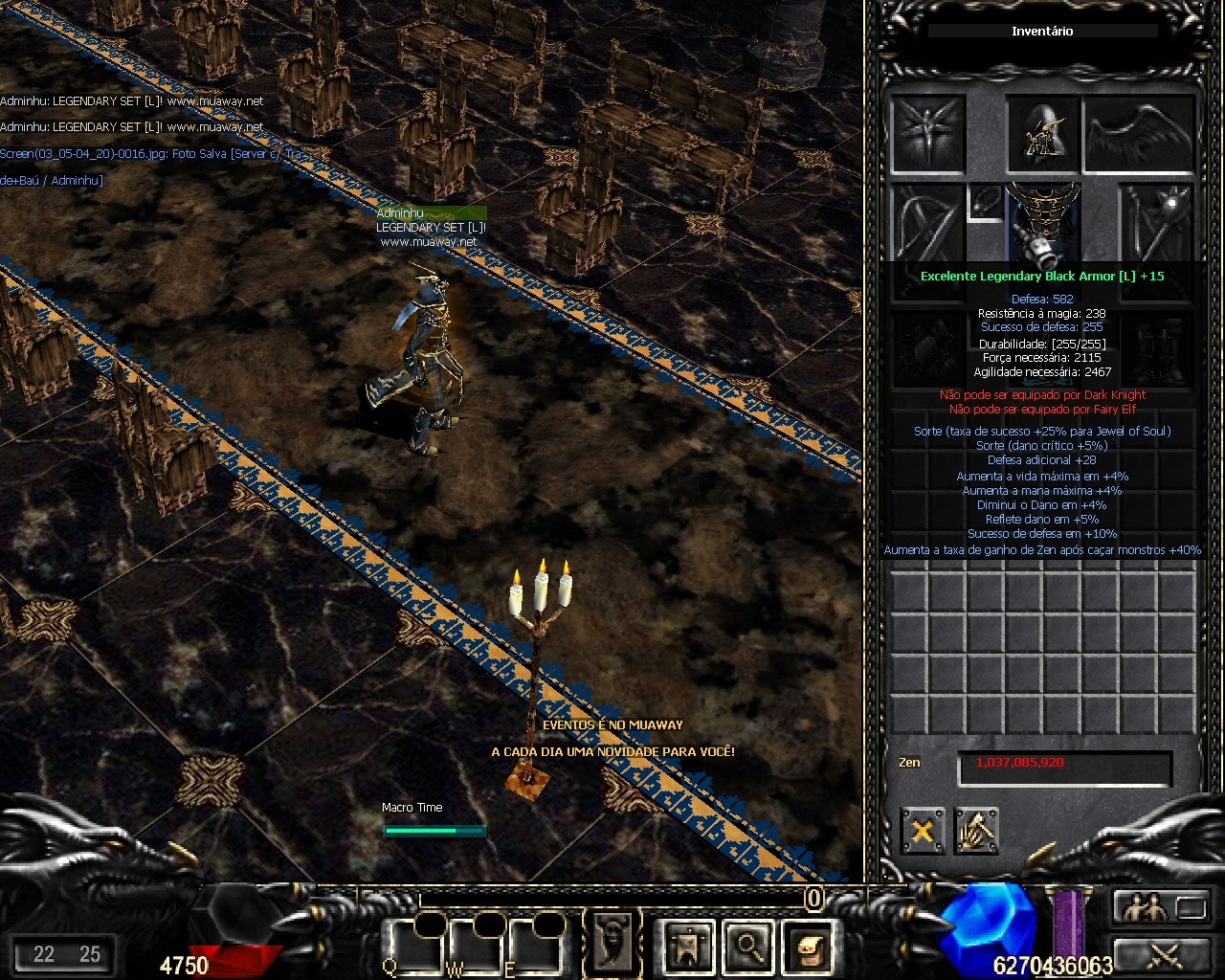Open the repair hammer button in inventory
The image size is (1225, 980).
click(975, 831)
